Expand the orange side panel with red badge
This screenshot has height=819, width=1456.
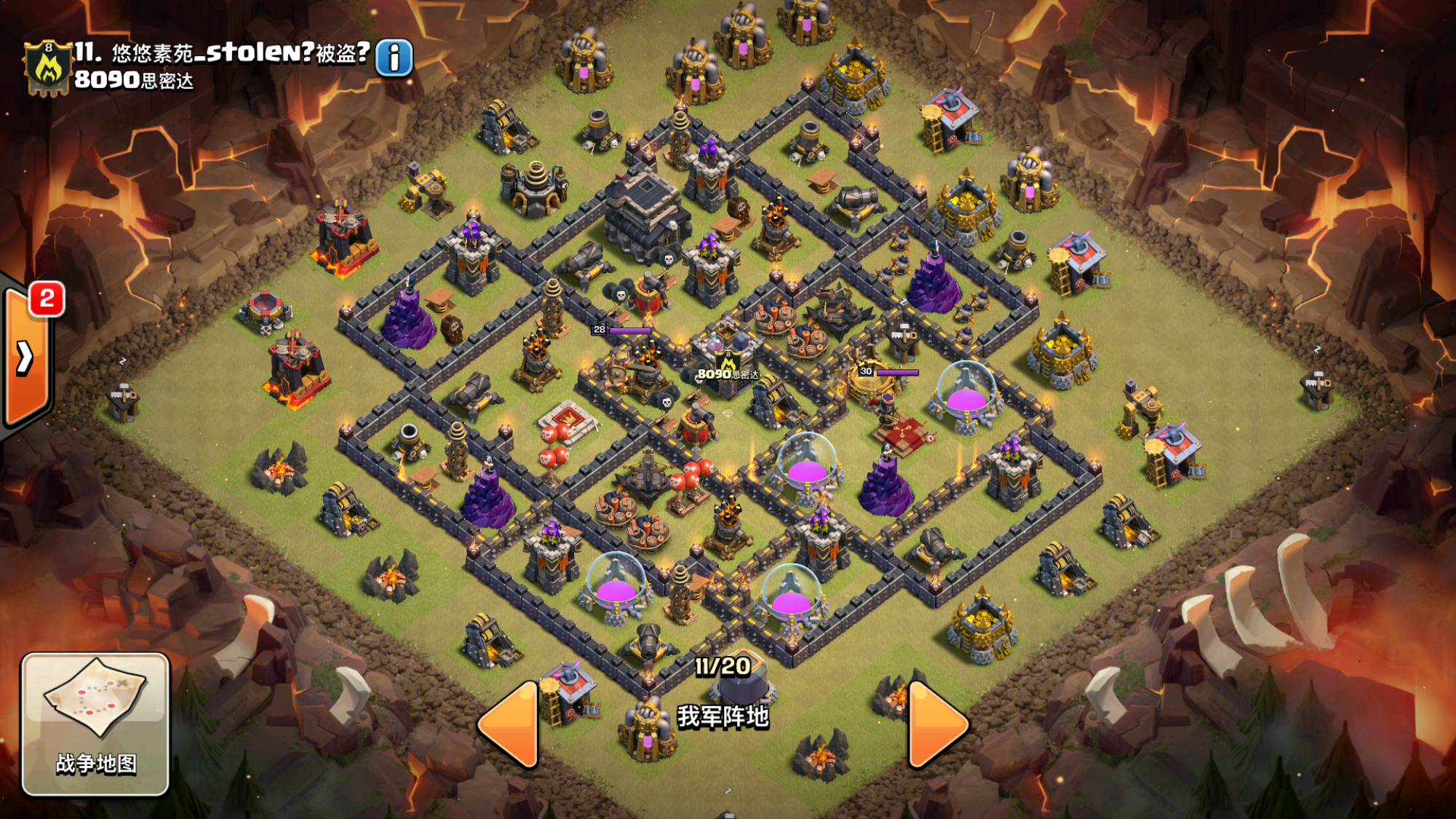[26, 357]
